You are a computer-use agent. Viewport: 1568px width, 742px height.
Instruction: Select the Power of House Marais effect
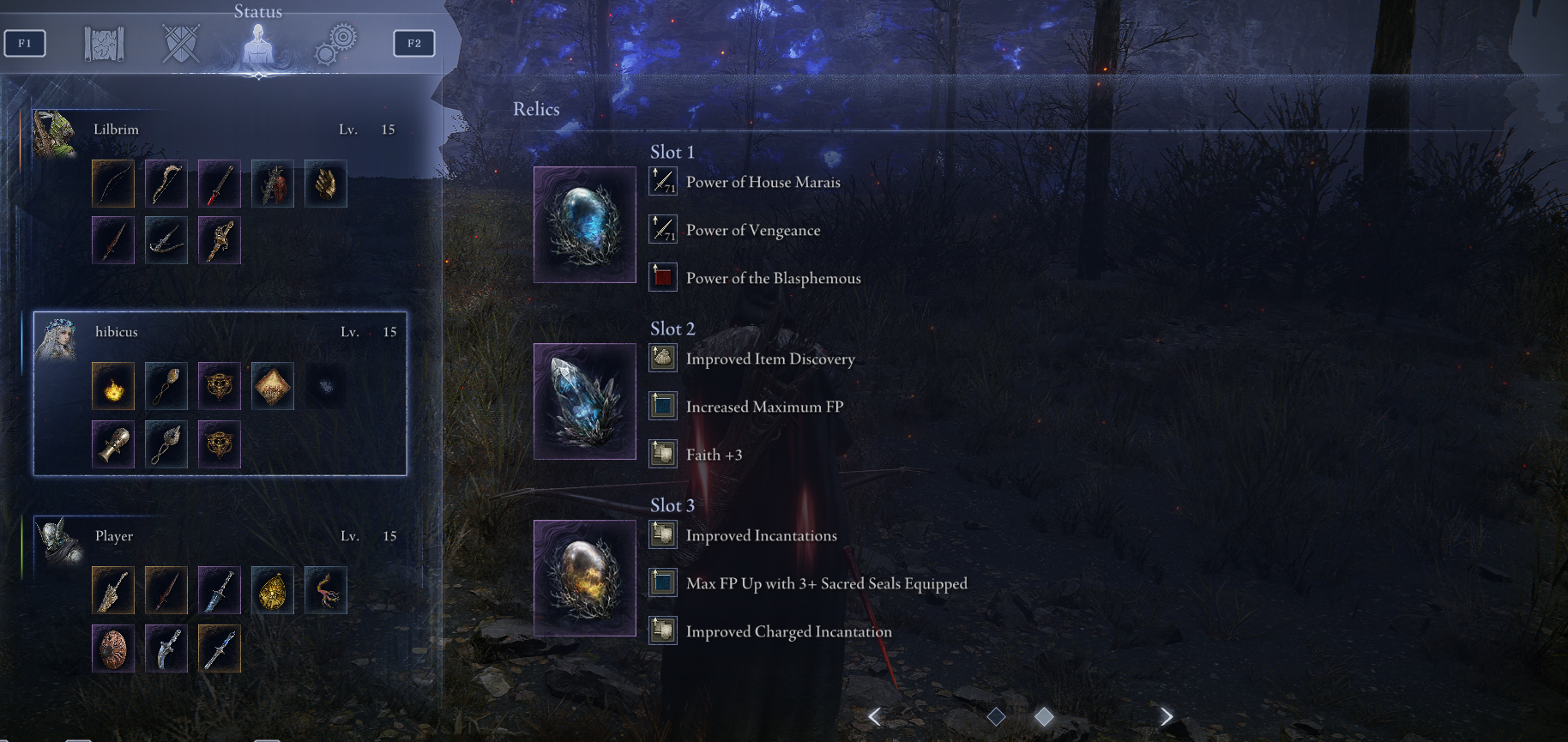[x=763, y=182]
